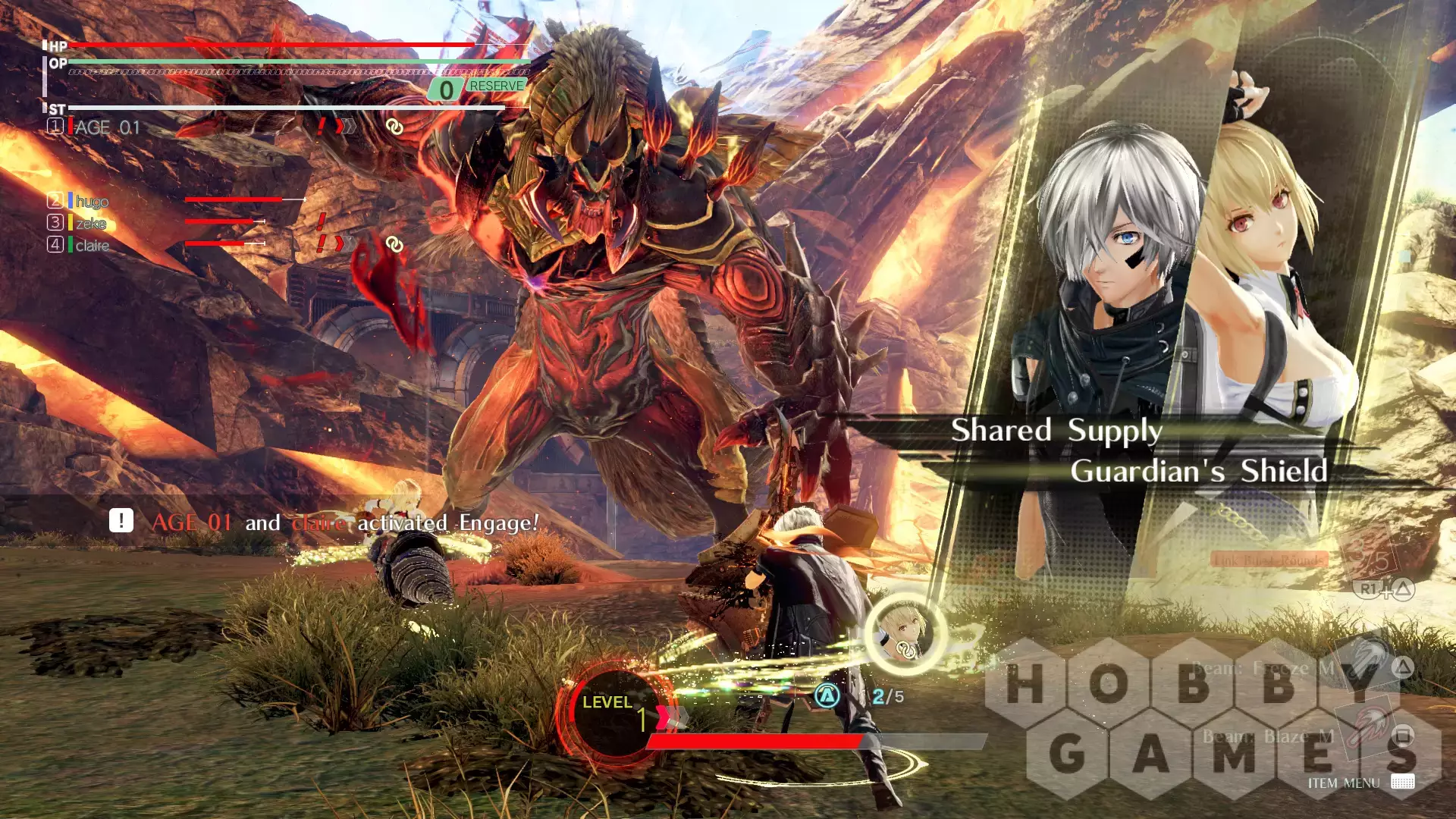Select claire in the party list
The width and height of the screenshot is (1456, 819).
(x=92, y=245)
